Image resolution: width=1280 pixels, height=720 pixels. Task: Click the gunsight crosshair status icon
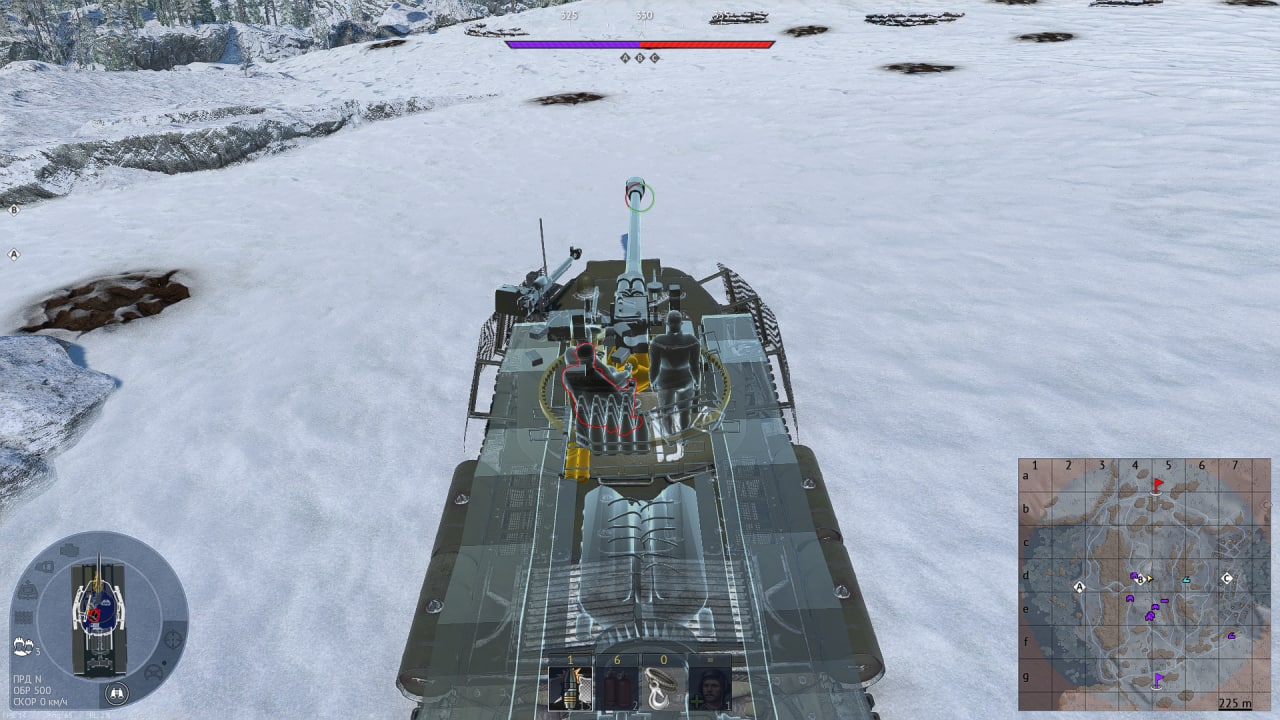point(173,637)
